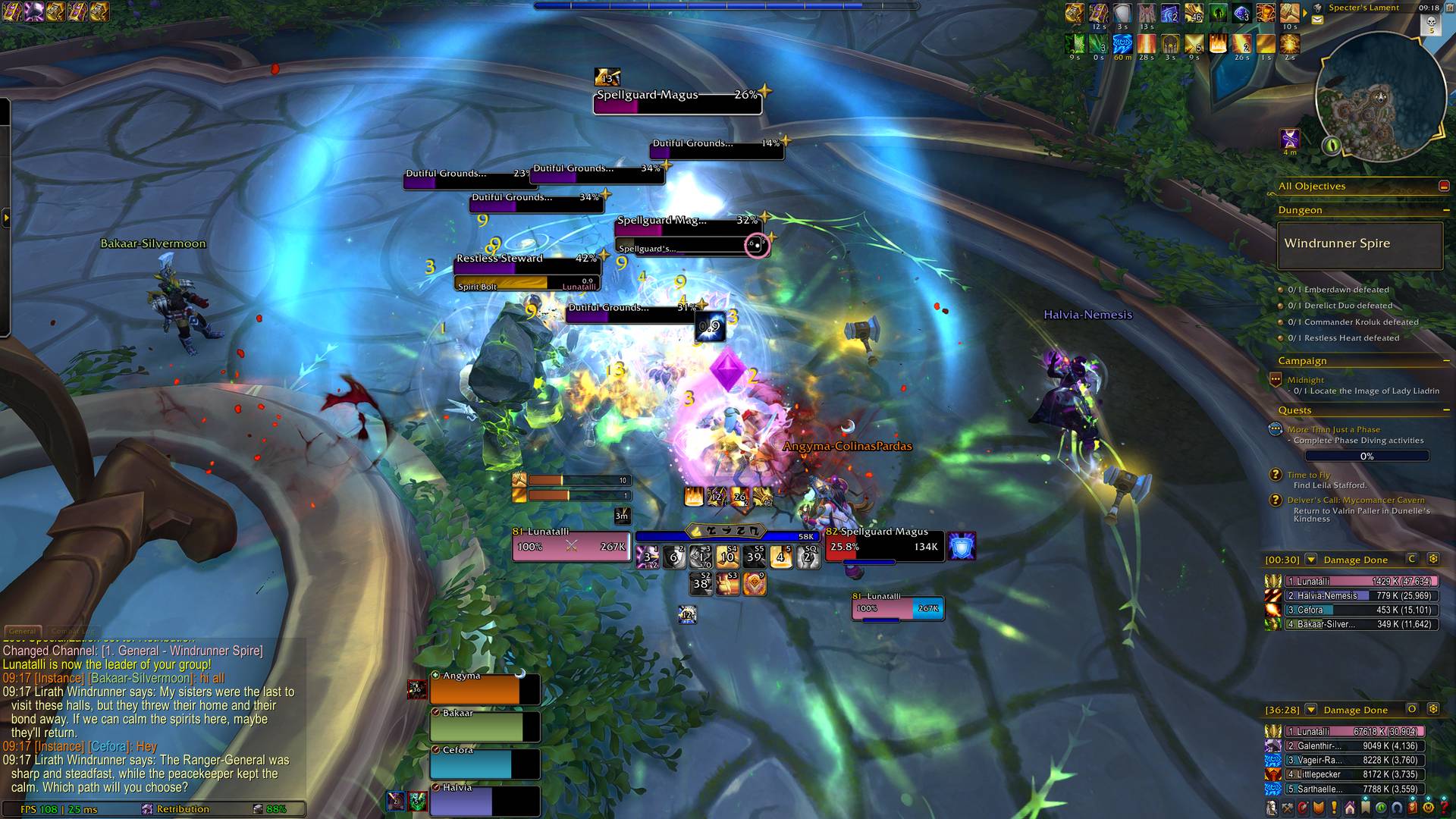Click the skull difficulty icon under the minimap
1456x819 pixels.
1430,25
